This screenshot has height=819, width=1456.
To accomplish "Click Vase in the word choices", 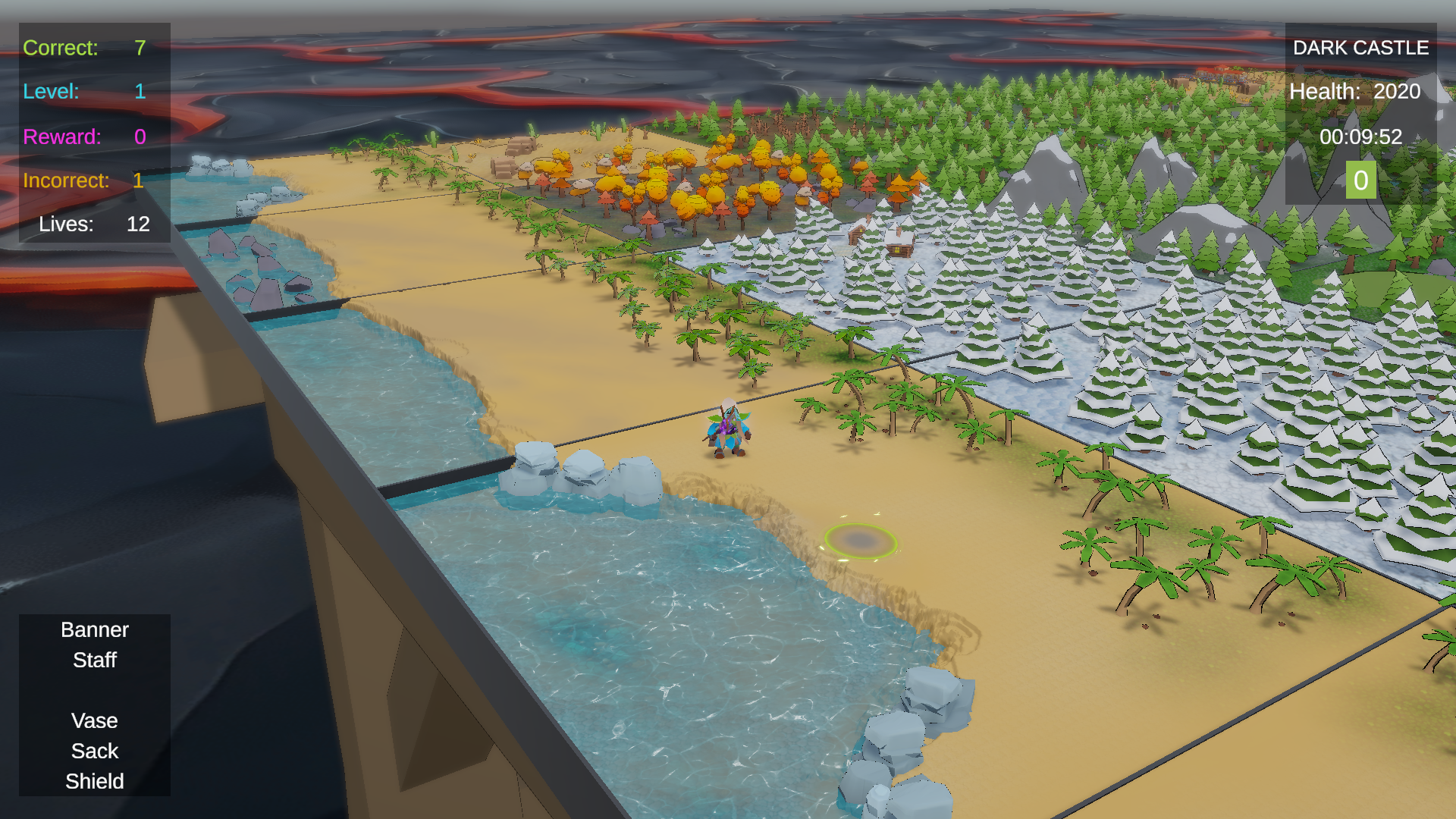I will click(x=94, y=720).
